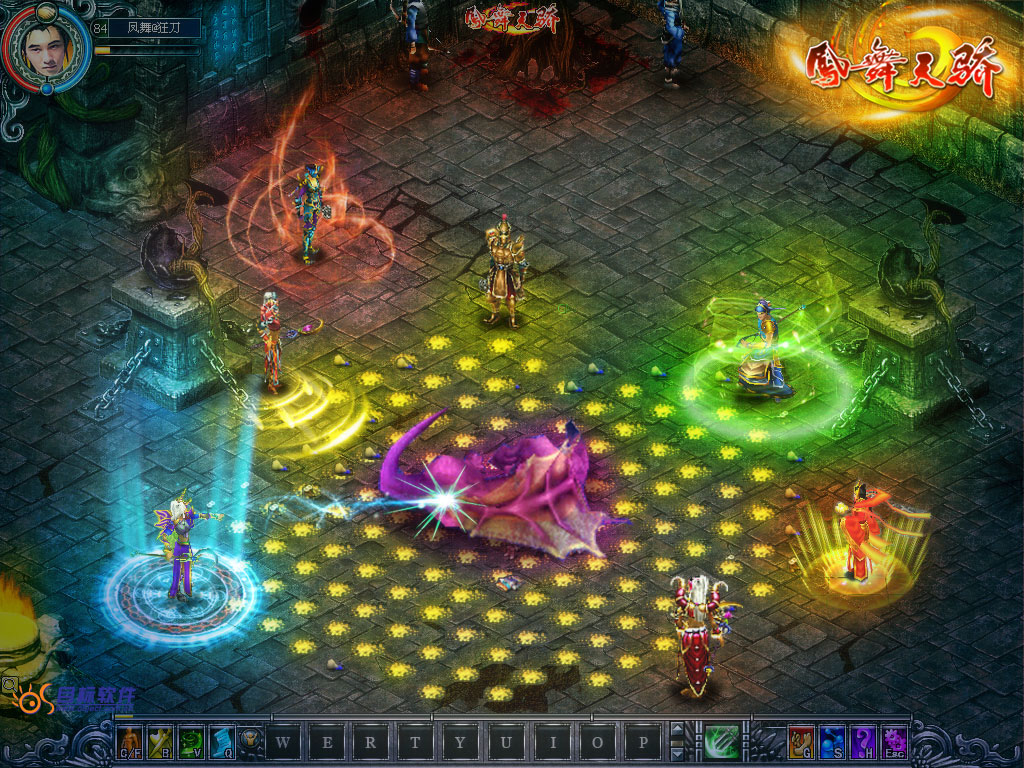Select the empty R hotbar slot
The image size is (1024, 768).
tap(371, 742)
